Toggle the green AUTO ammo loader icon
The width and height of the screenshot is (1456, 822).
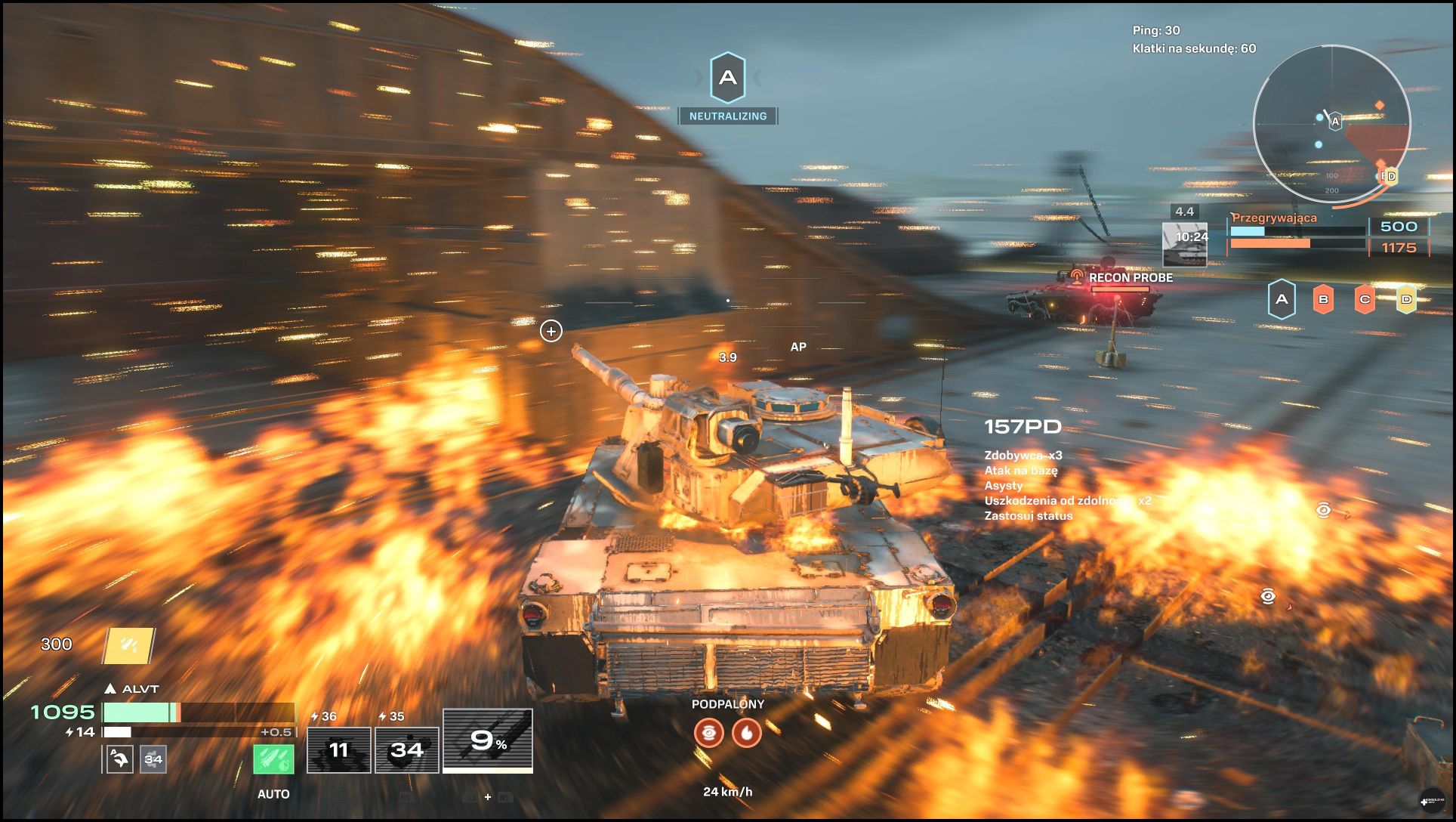click(x=273, y=759)
